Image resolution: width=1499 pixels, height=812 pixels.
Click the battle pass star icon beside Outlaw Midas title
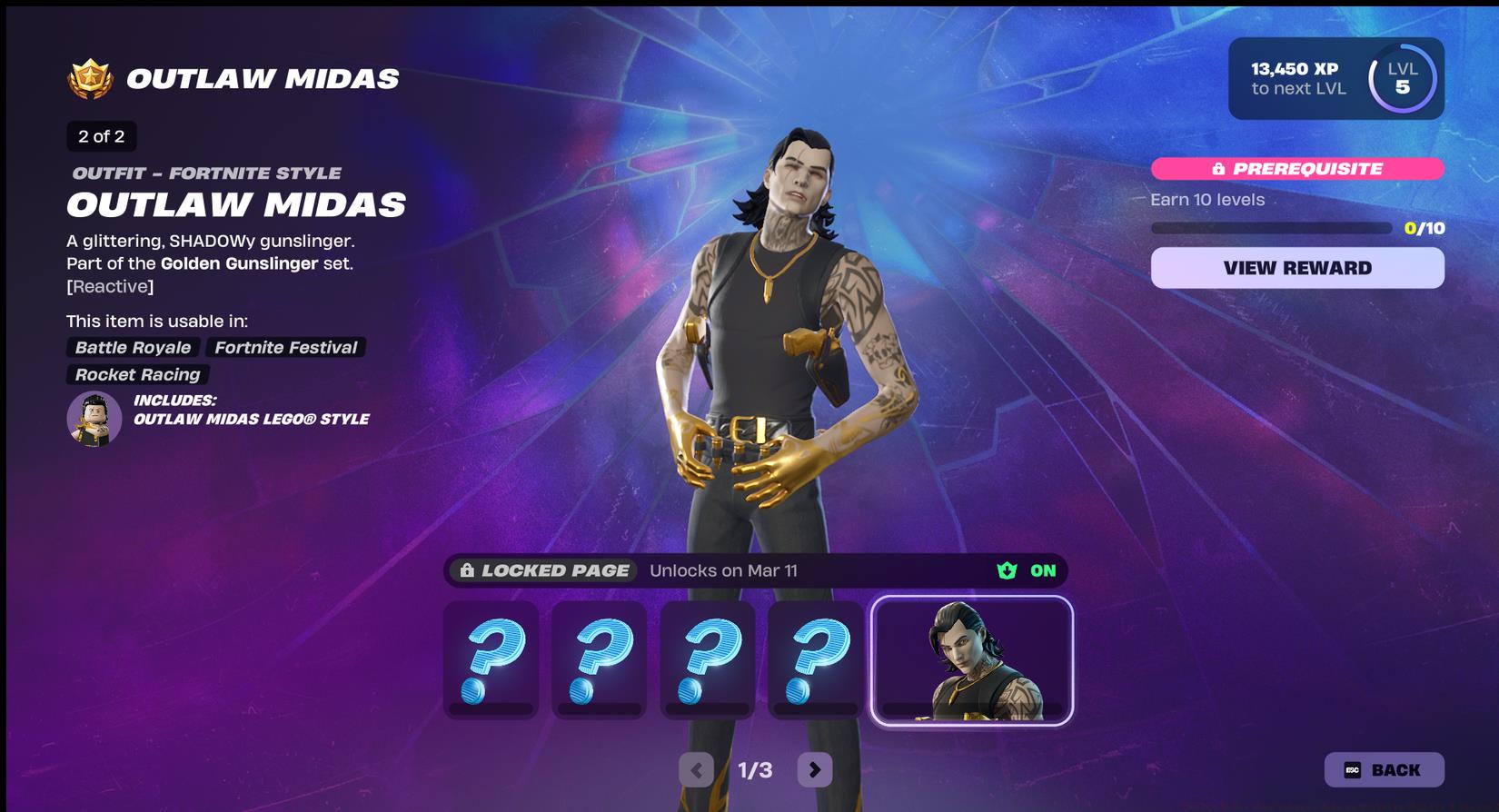(x=90, y=77)
